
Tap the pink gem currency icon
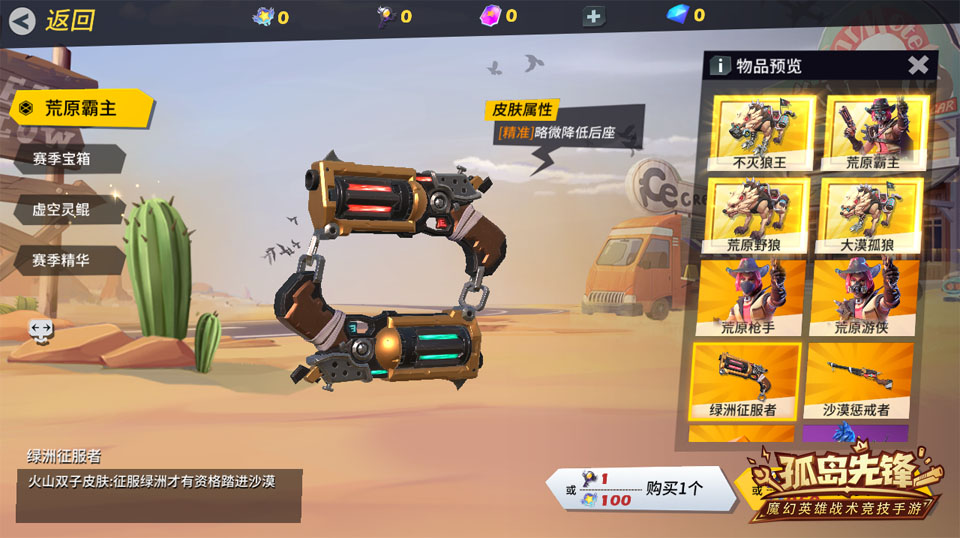click(491, 15)
